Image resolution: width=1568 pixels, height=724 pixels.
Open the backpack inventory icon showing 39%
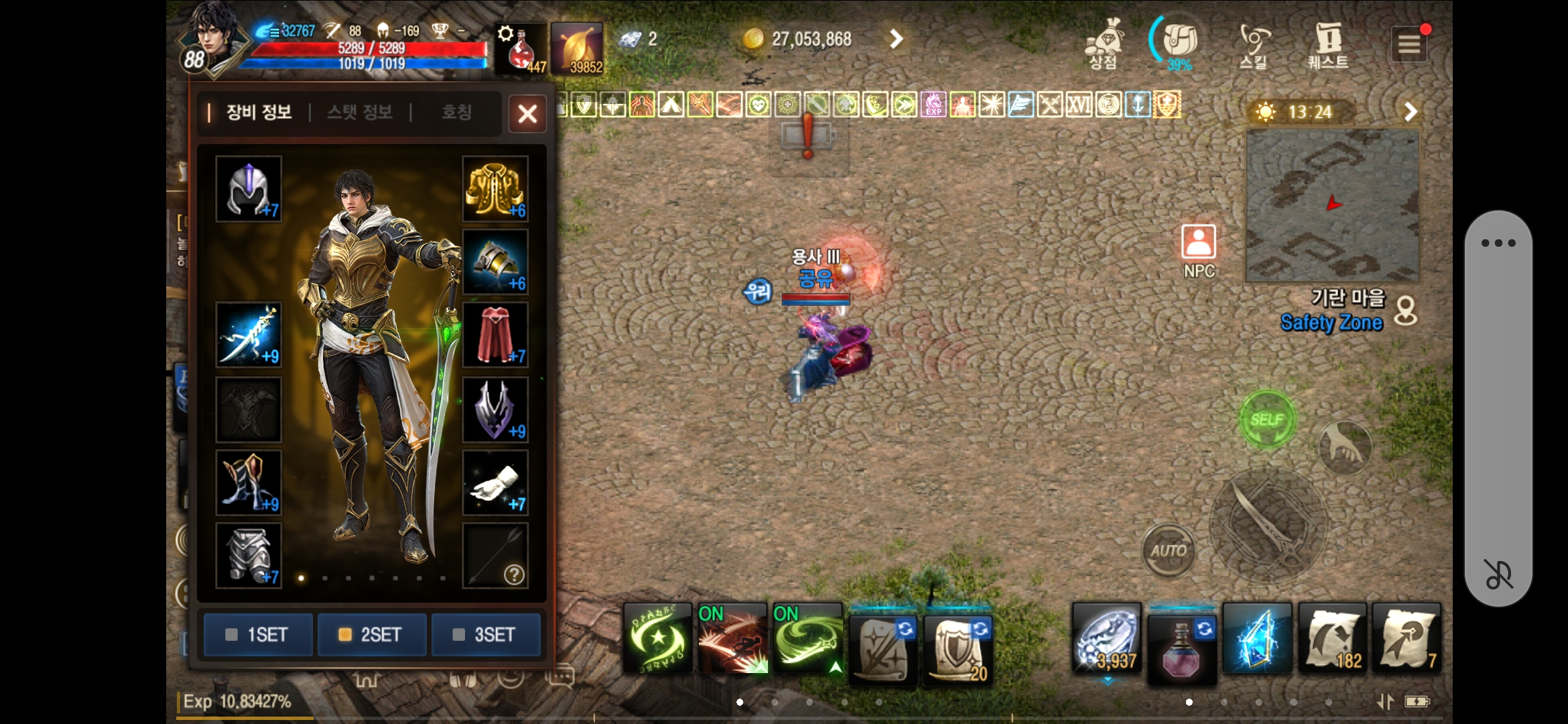point(1177,42)
